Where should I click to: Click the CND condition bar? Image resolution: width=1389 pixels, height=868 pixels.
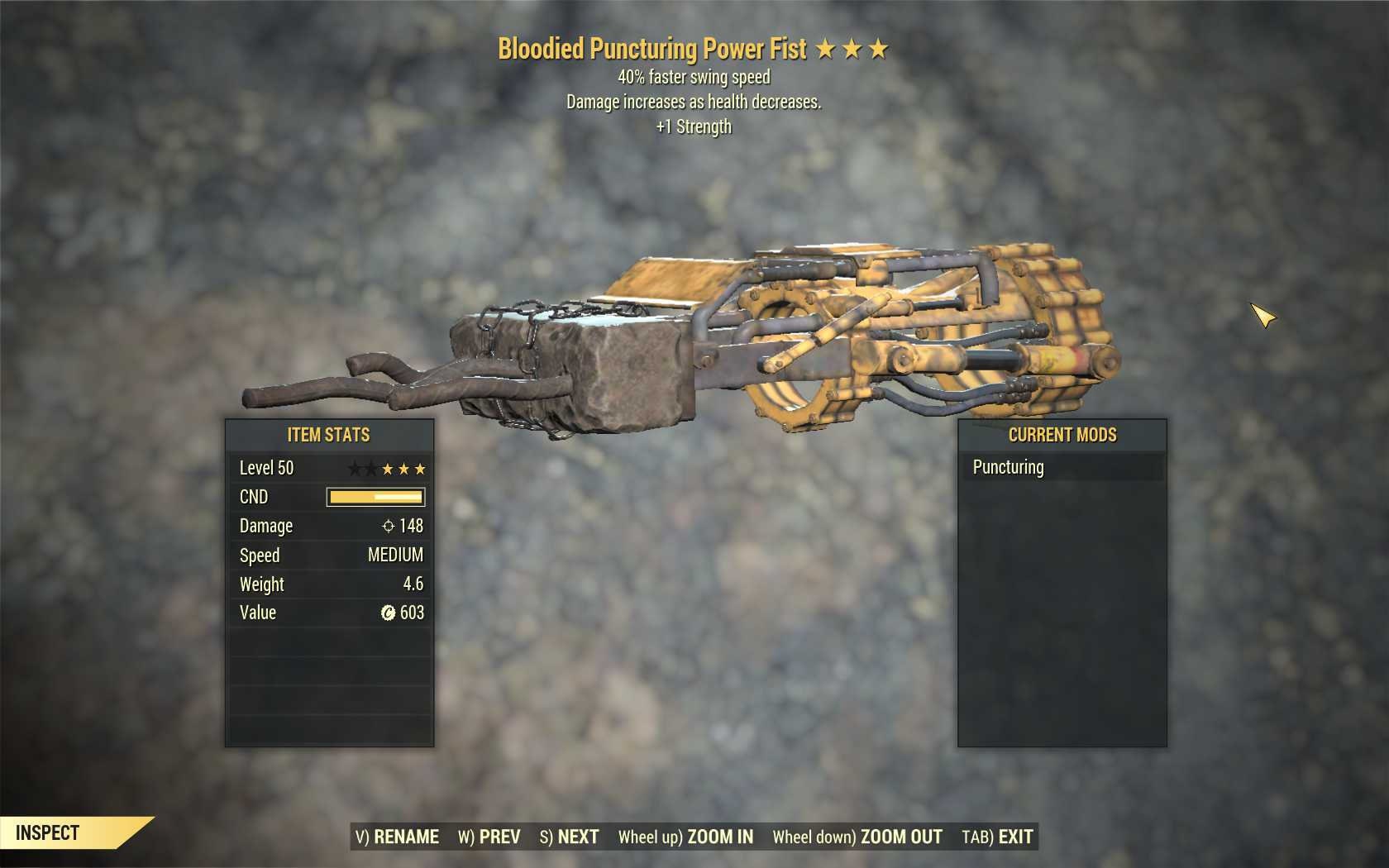point(376,497)
